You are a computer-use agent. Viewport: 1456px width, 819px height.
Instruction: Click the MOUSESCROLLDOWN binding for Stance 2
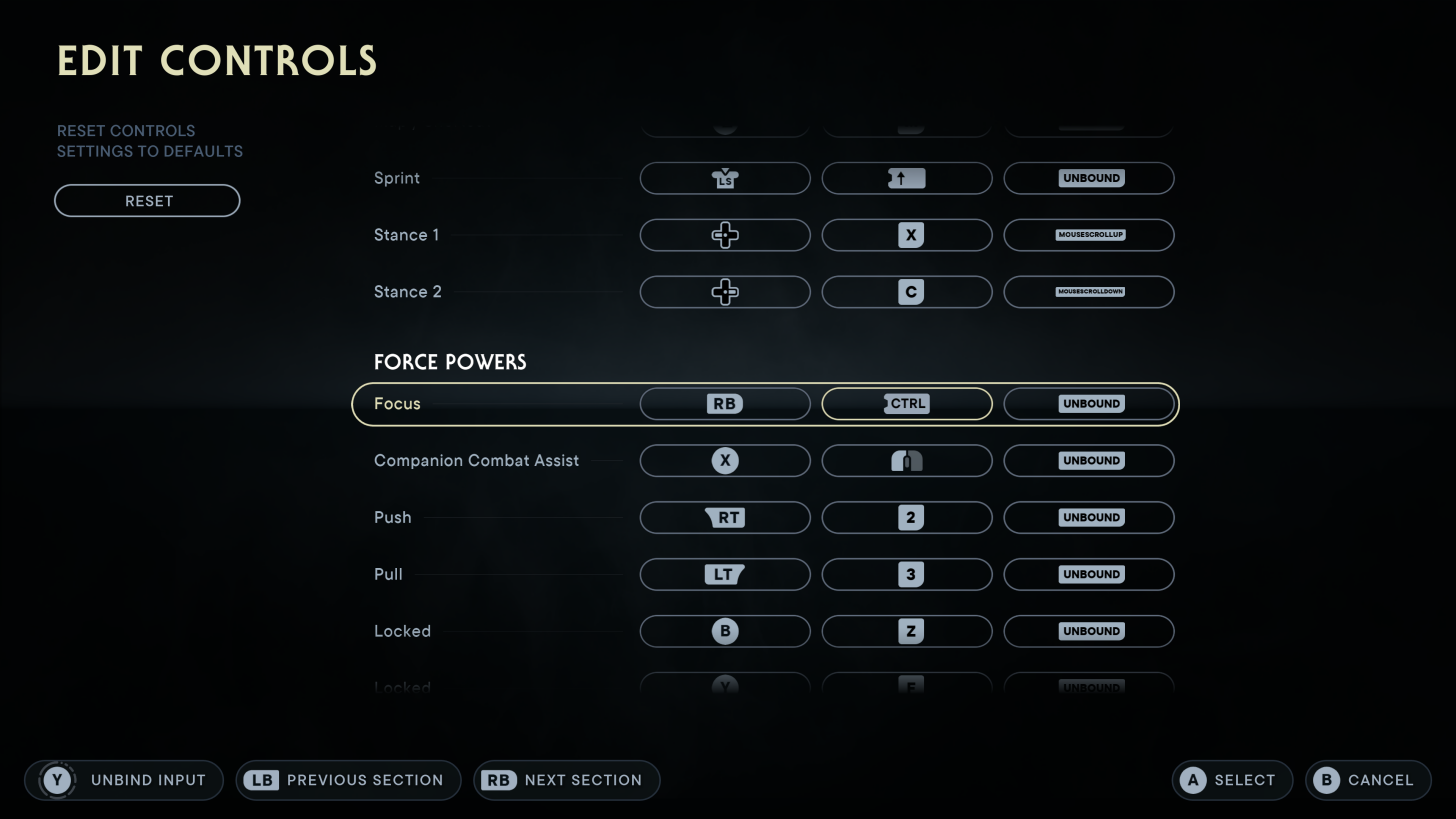1088,291
